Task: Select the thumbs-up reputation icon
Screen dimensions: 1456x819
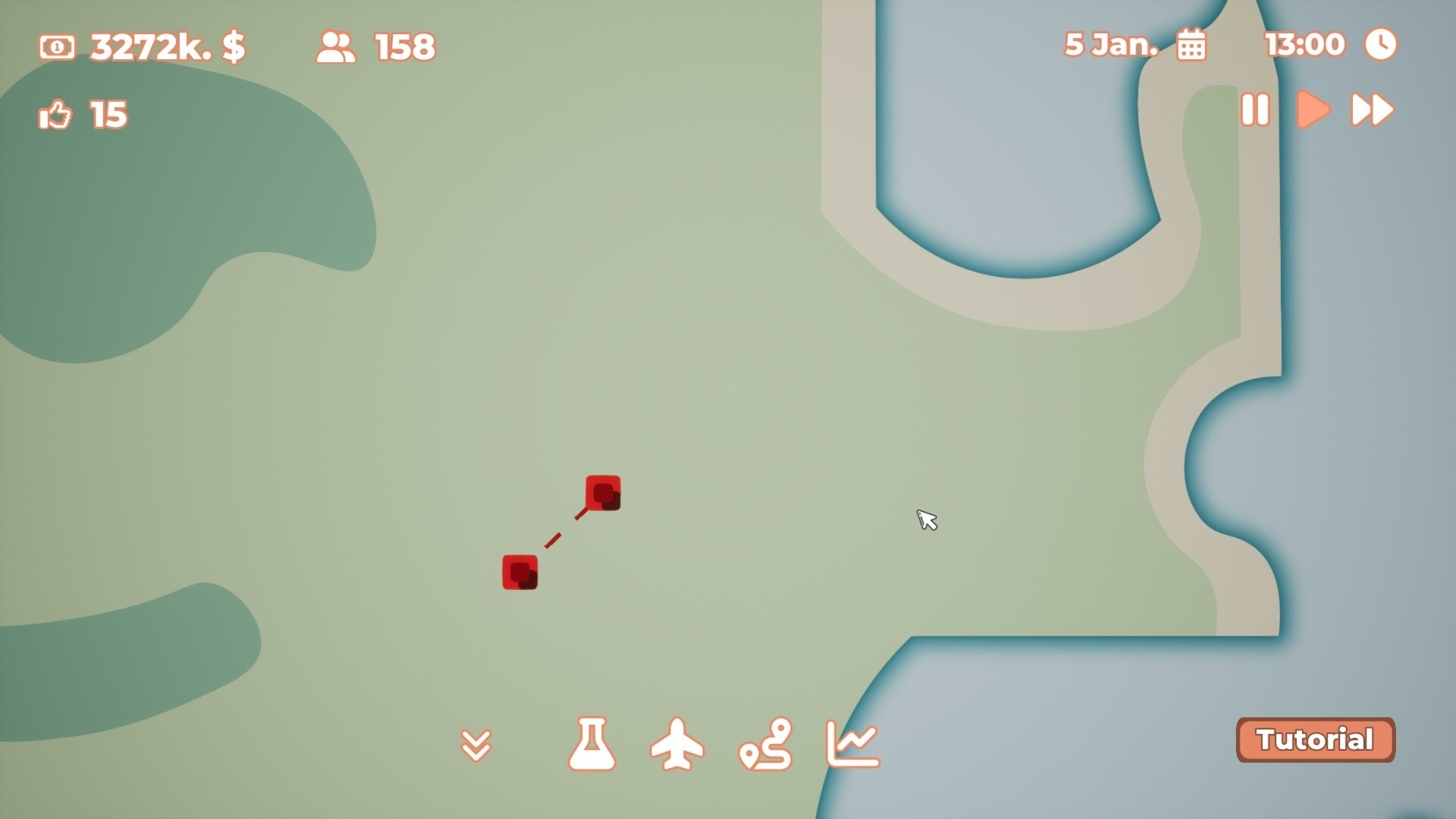Action: [x=53, y=114]
